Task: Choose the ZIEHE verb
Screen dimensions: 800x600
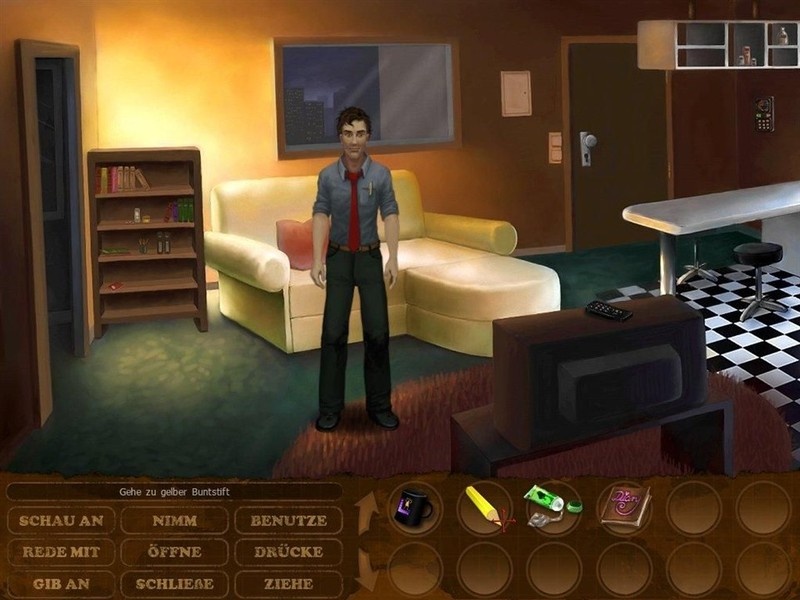Action: click(288, 583)
